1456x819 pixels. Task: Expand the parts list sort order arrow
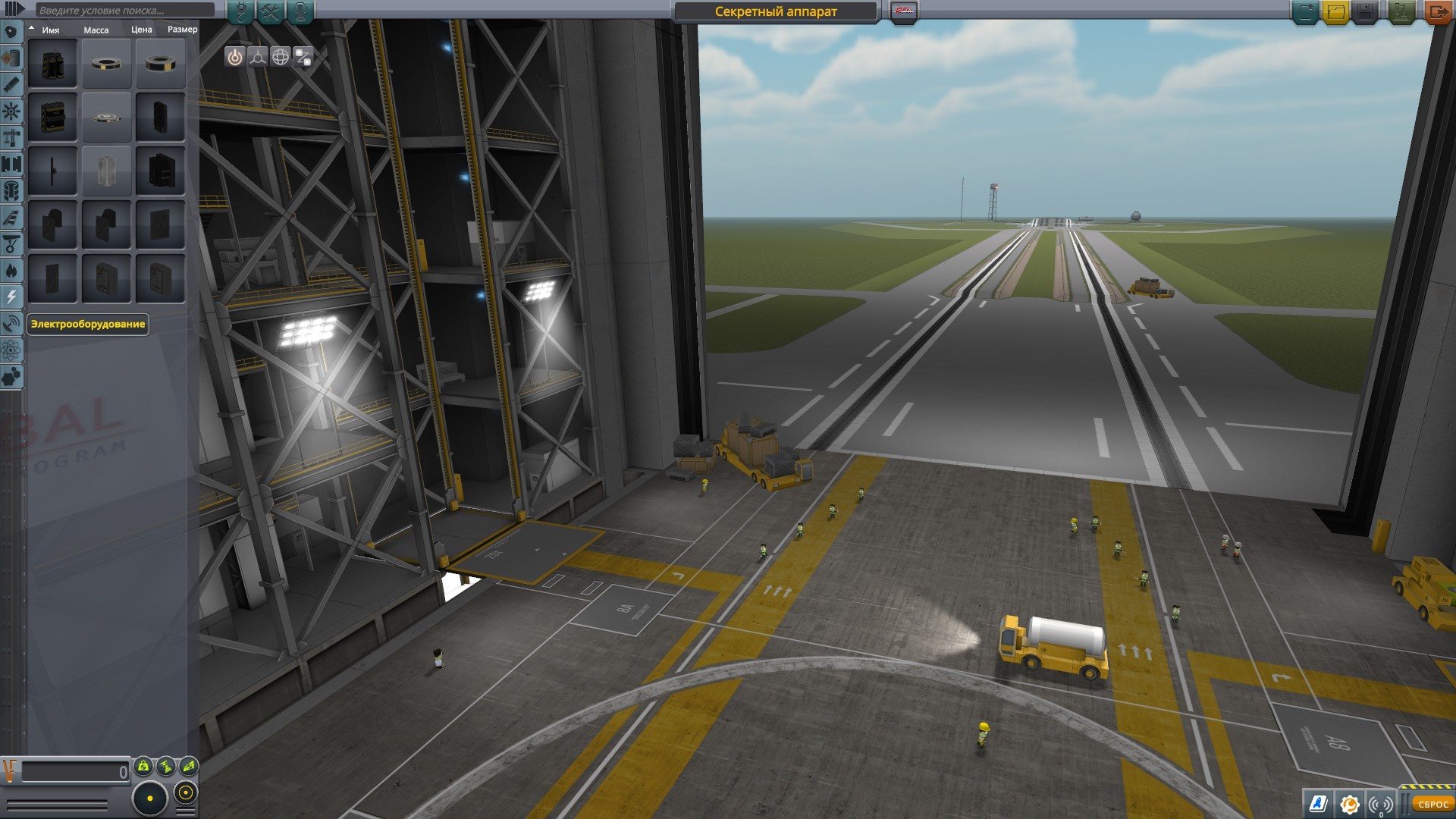pyautogui.click(x=32, y=29)
